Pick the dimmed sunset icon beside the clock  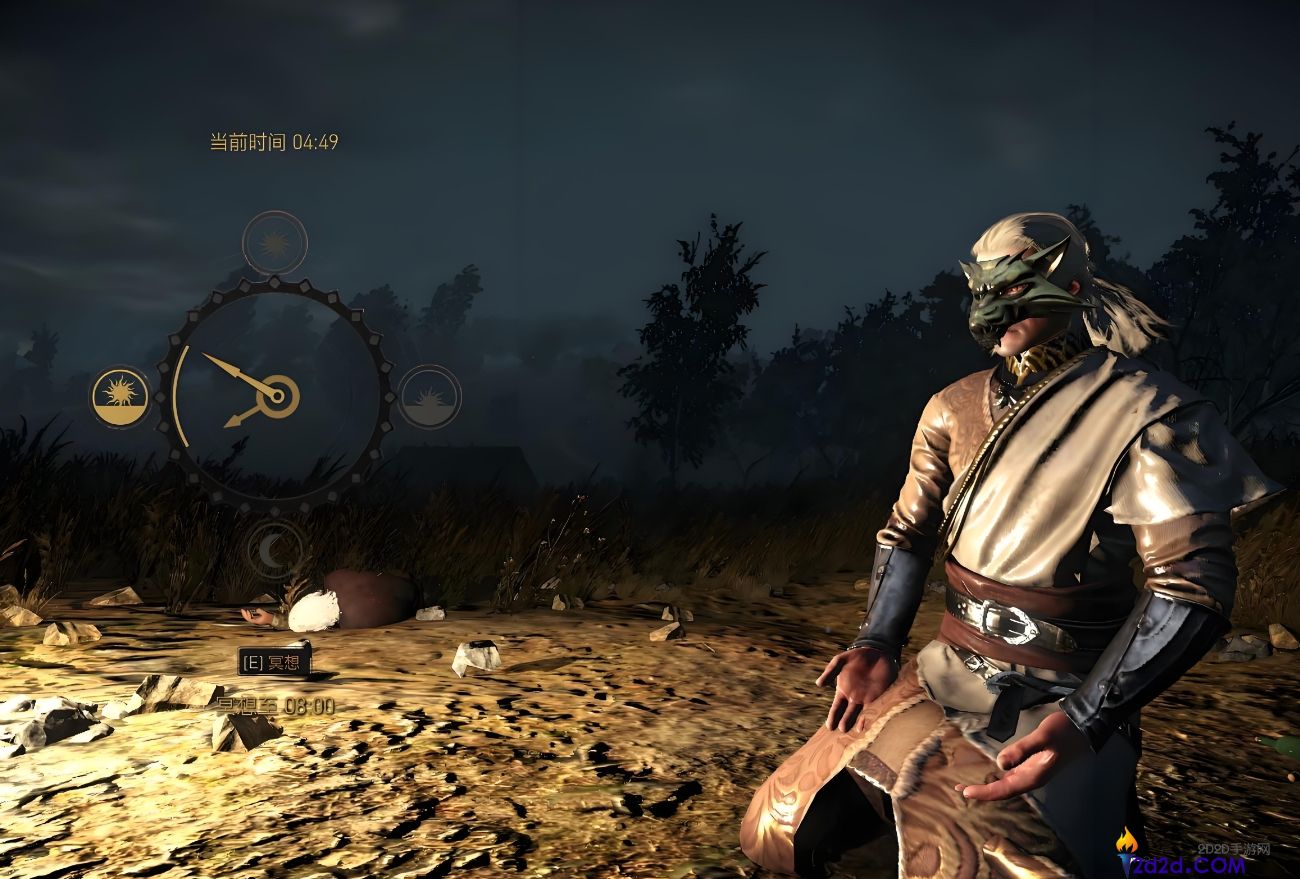(429, 397)
